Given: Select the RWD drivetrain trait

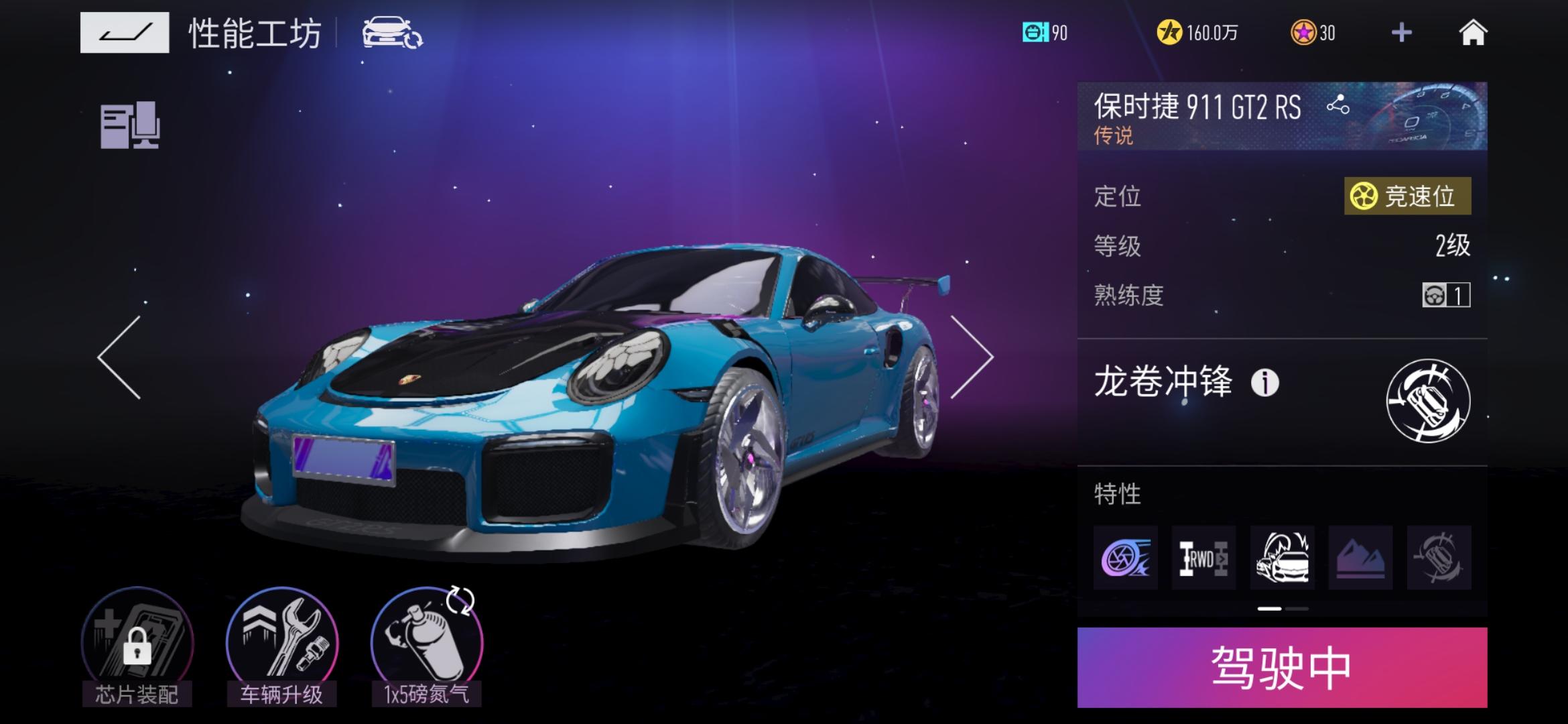Looking at the screenshot, I should coord(1203,558).
